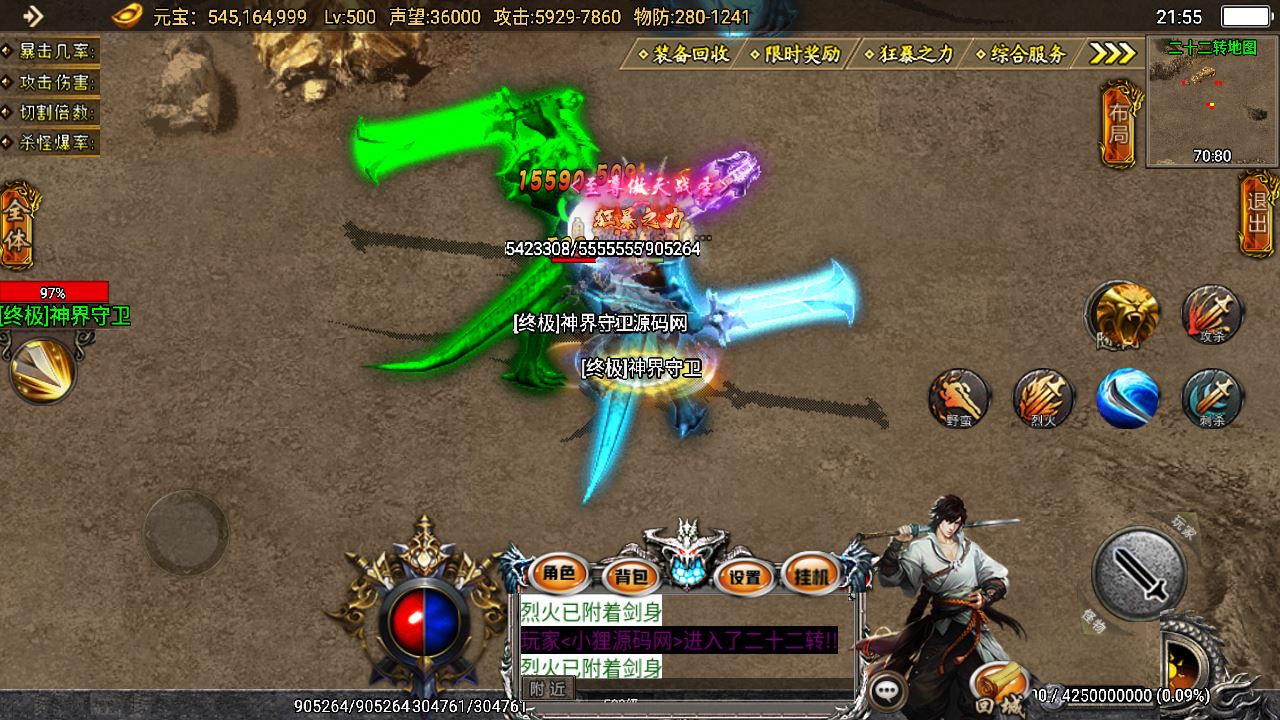The height and width of the screenshot is (720, 1280).
Task: Activate the golden lion roar skill
Action: tap(1124, 315)
